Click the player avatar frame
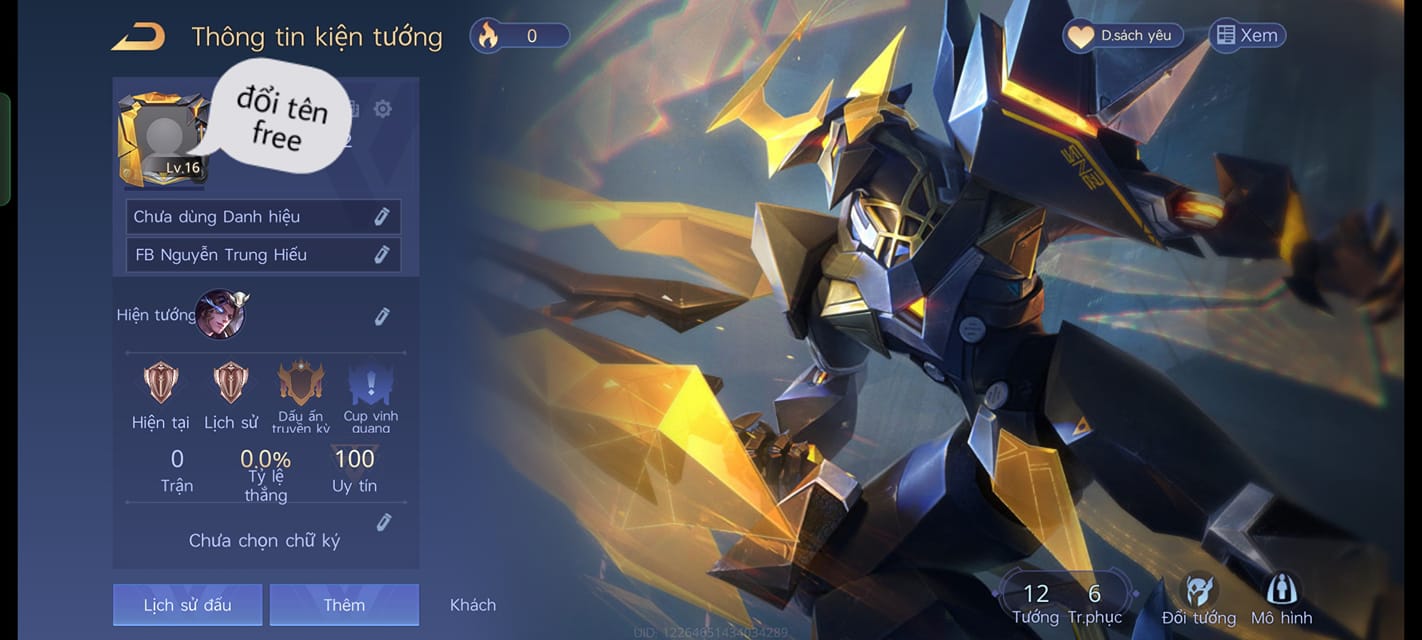Image resolution: width=1422 pixels, height=640 pixels. 163,141
